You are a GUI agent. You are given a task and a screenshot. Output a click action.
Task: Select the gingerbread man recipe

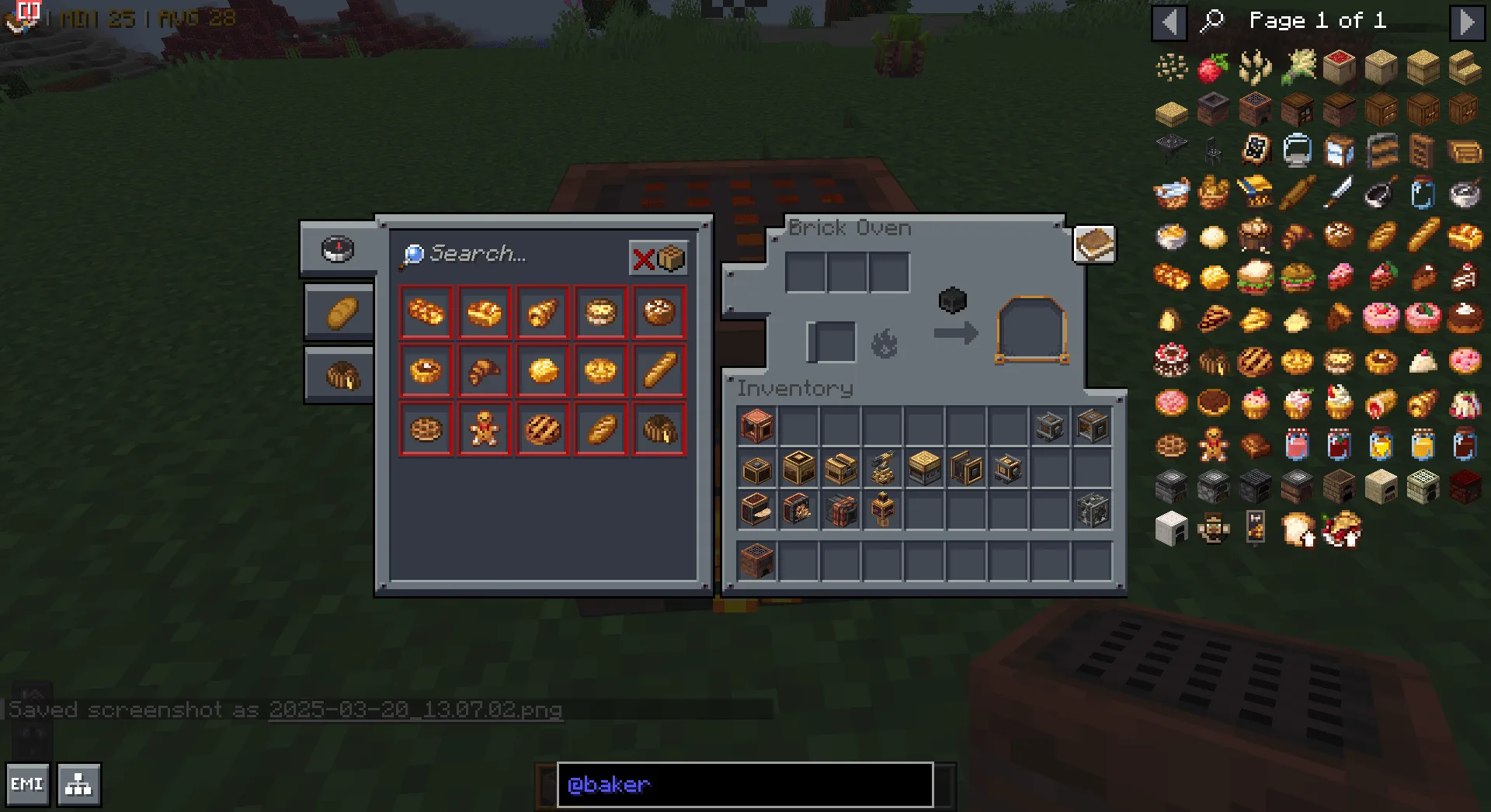coord(484,429)
